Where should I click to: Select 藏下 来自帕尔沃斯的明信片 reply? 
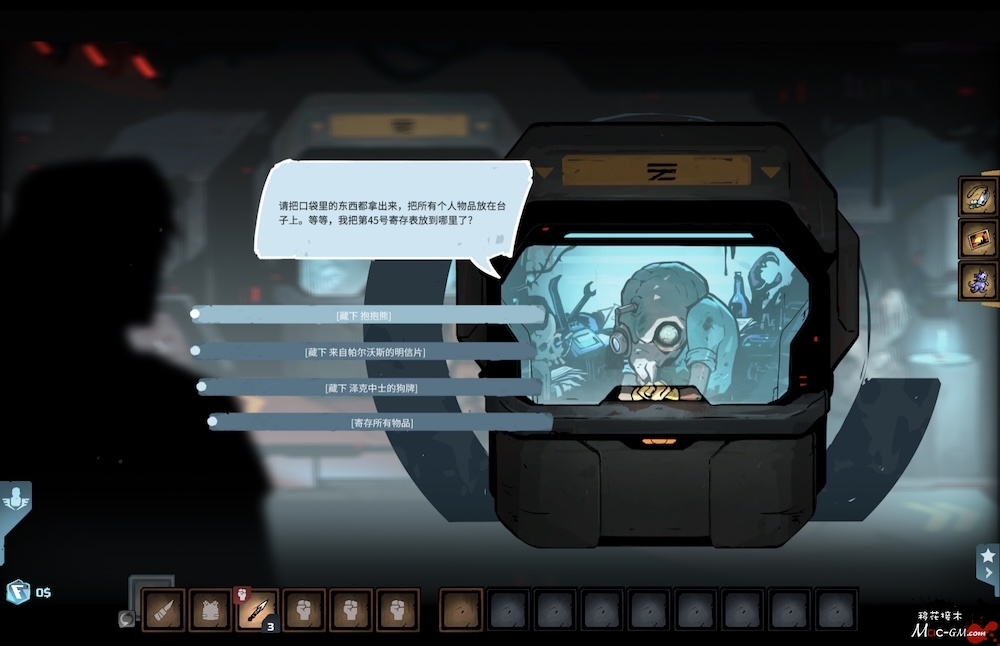364,351
